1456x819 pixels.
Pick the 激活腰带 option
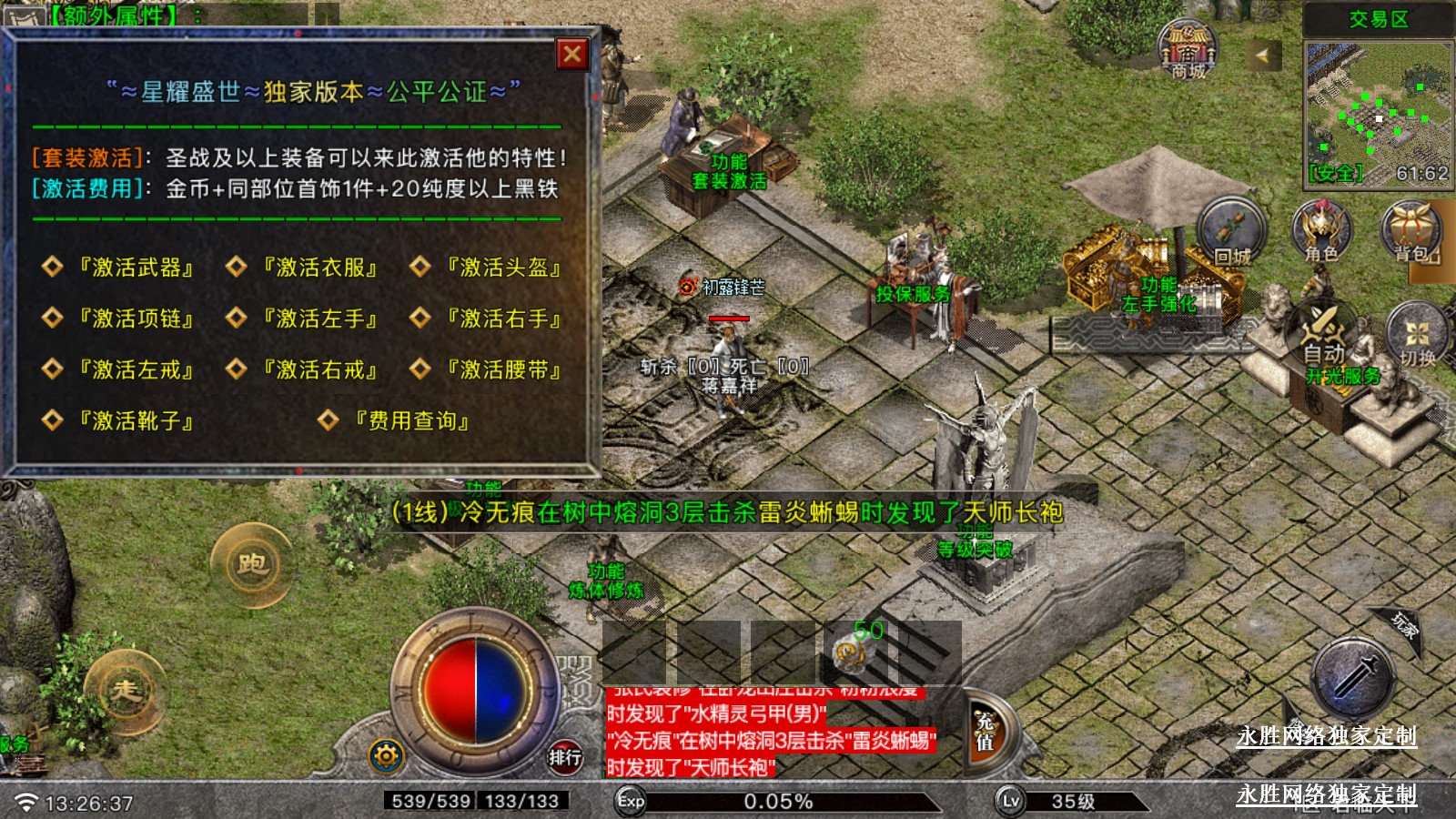pos(503,369)
